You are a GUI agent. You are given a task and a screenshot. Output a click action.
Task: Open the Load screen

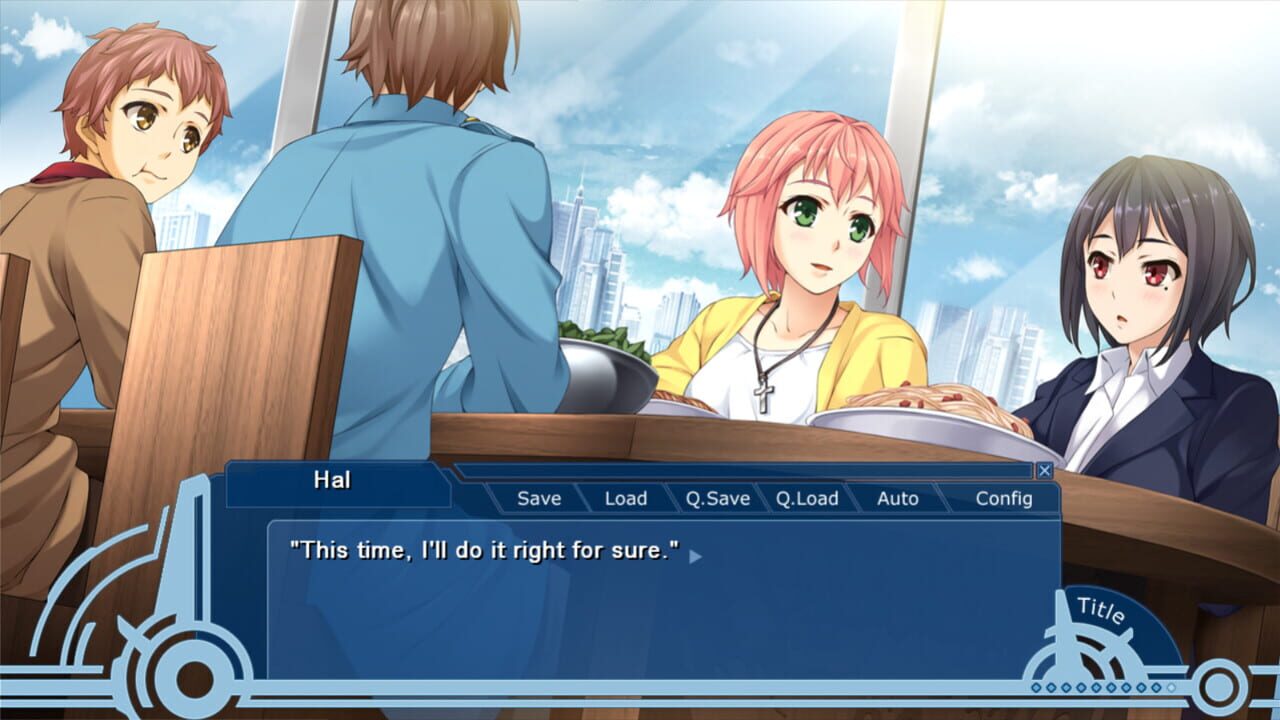pyautogui.click(x=625, y=498)
